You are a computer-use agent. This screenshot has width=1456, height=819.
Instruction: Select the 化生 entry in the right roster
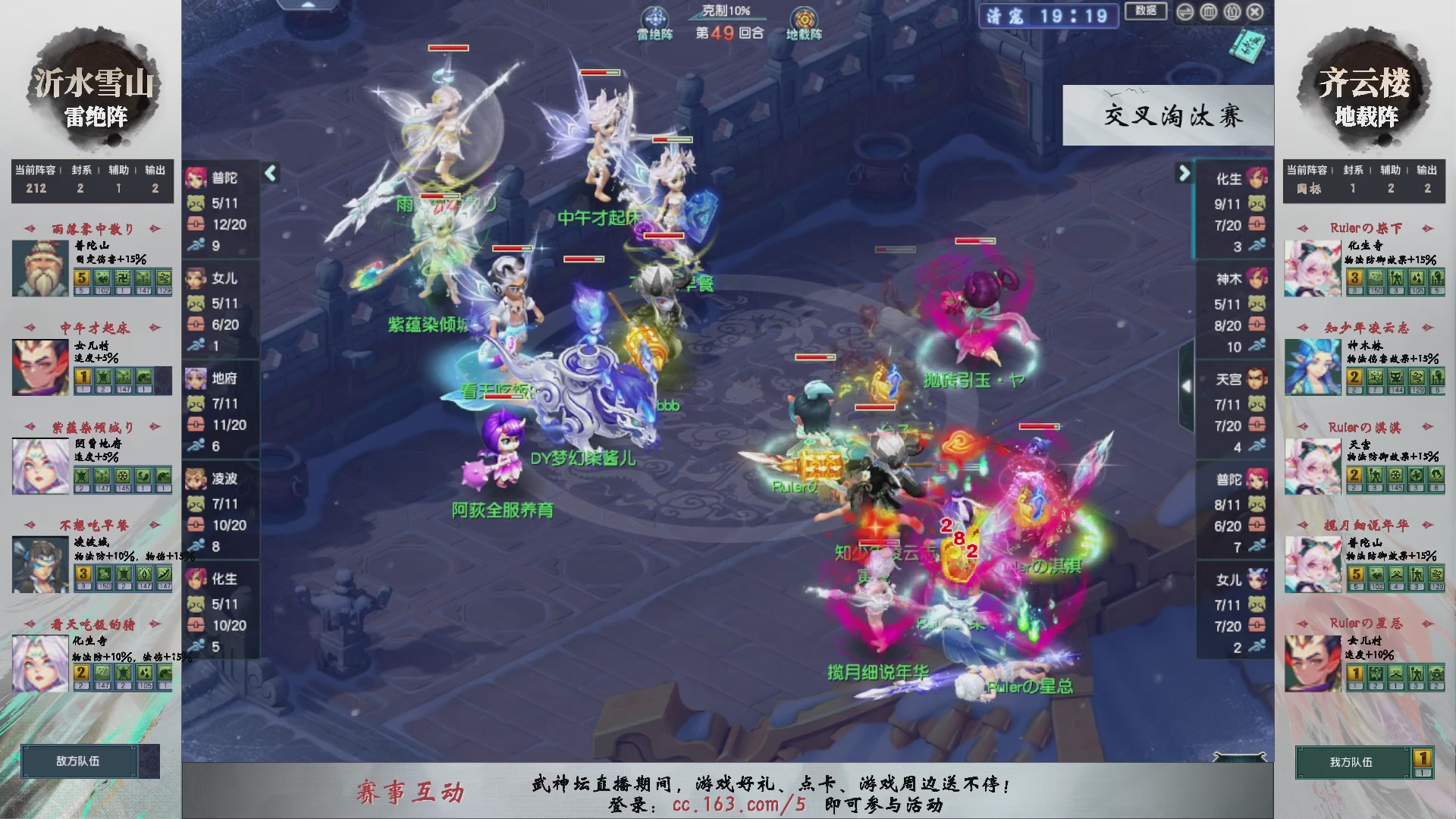click(1228, 180)
